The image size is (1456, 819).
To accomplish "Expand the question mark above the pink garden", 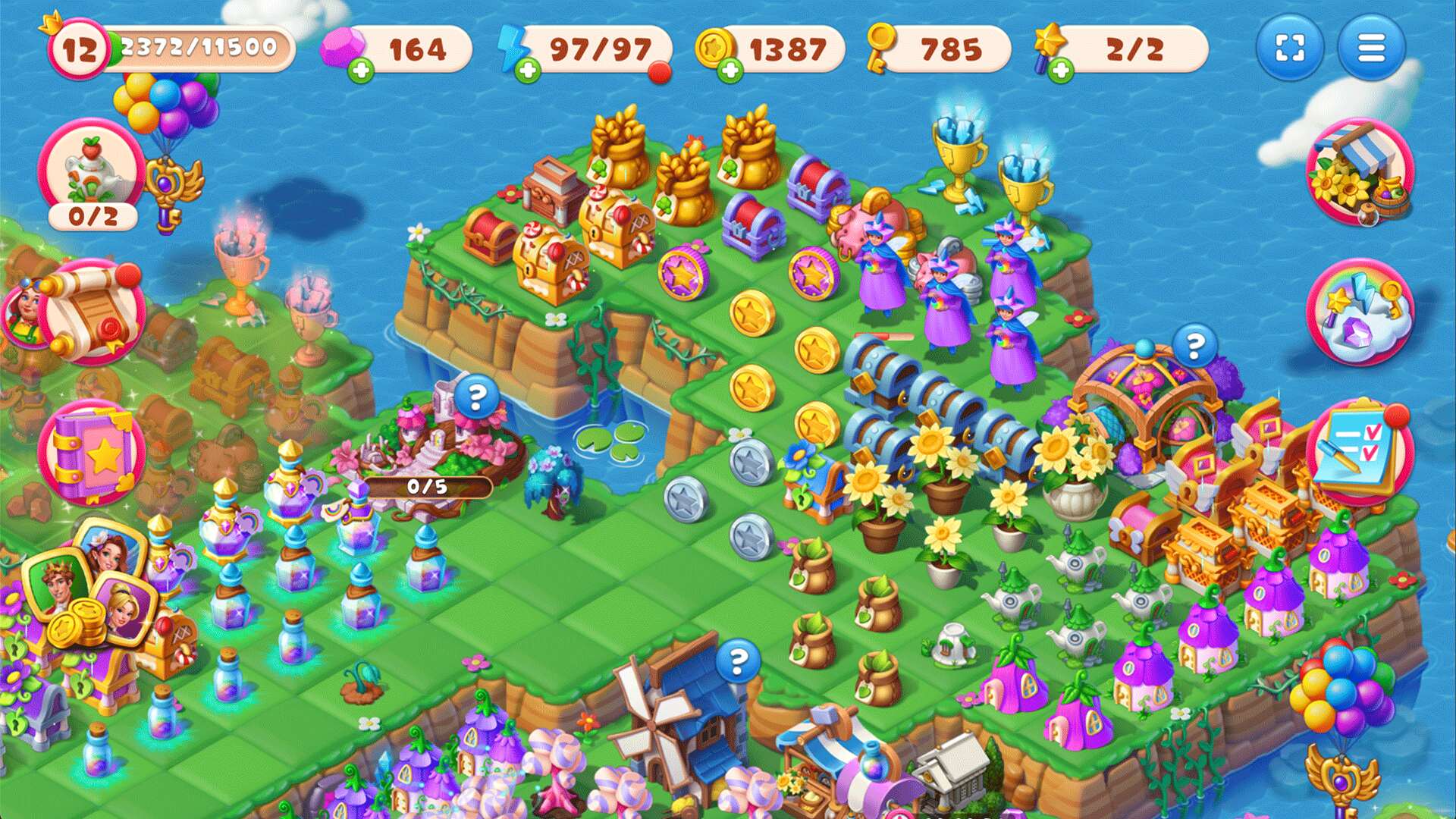I will (477, 394).
